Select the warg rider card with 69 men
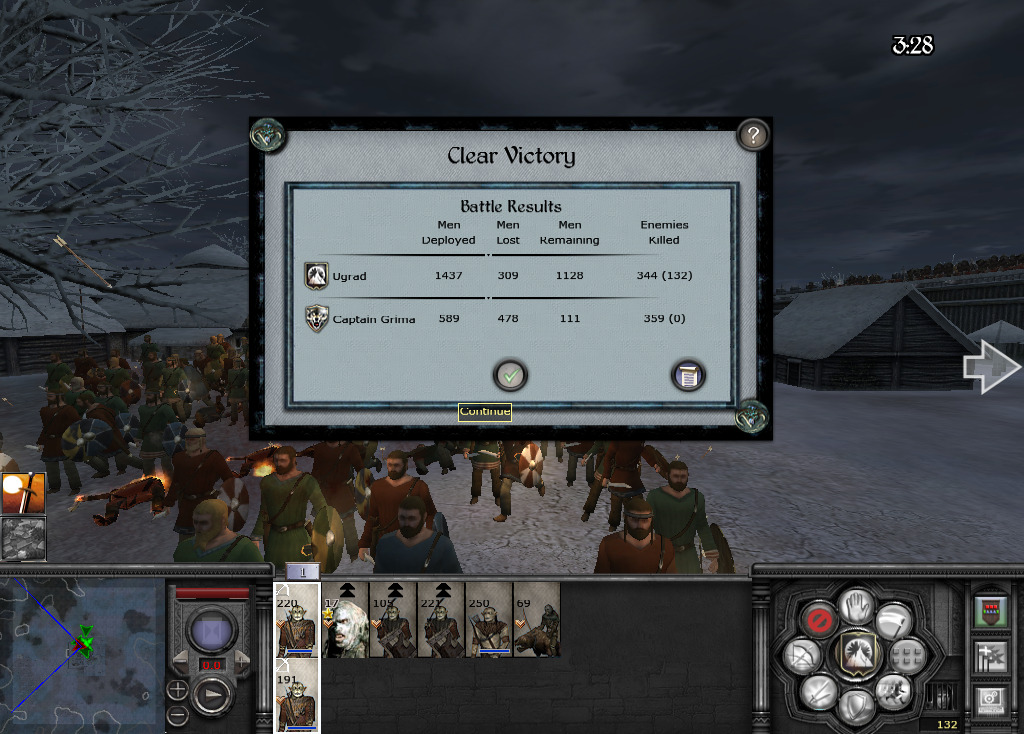 [537, 620]
